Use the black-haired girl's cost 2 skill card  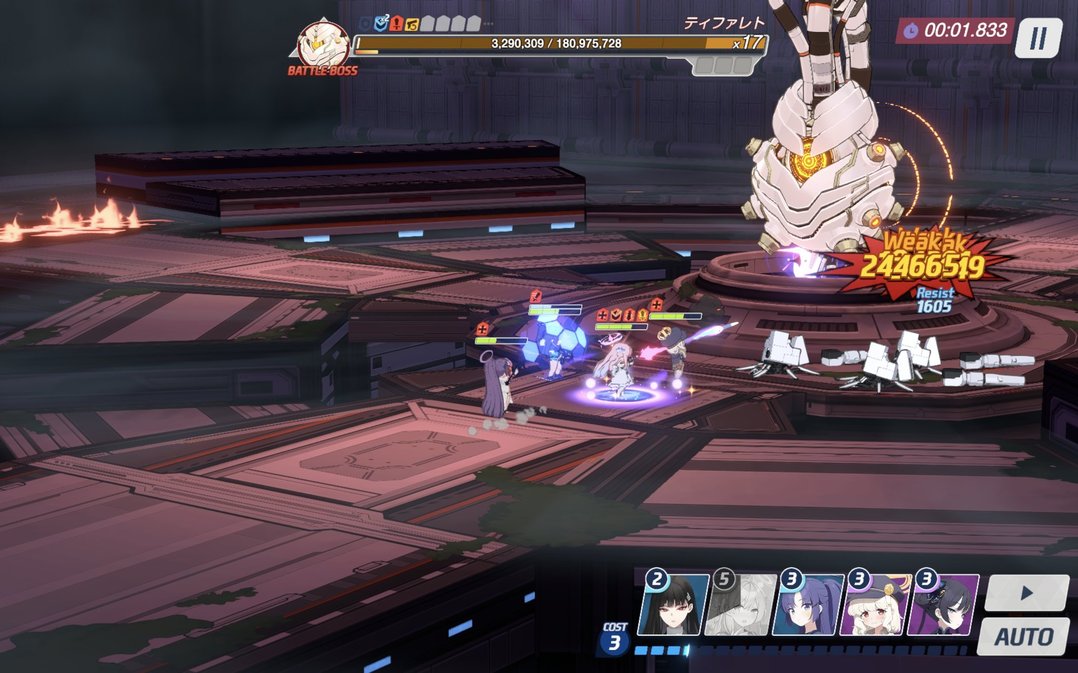pos(672,605)
